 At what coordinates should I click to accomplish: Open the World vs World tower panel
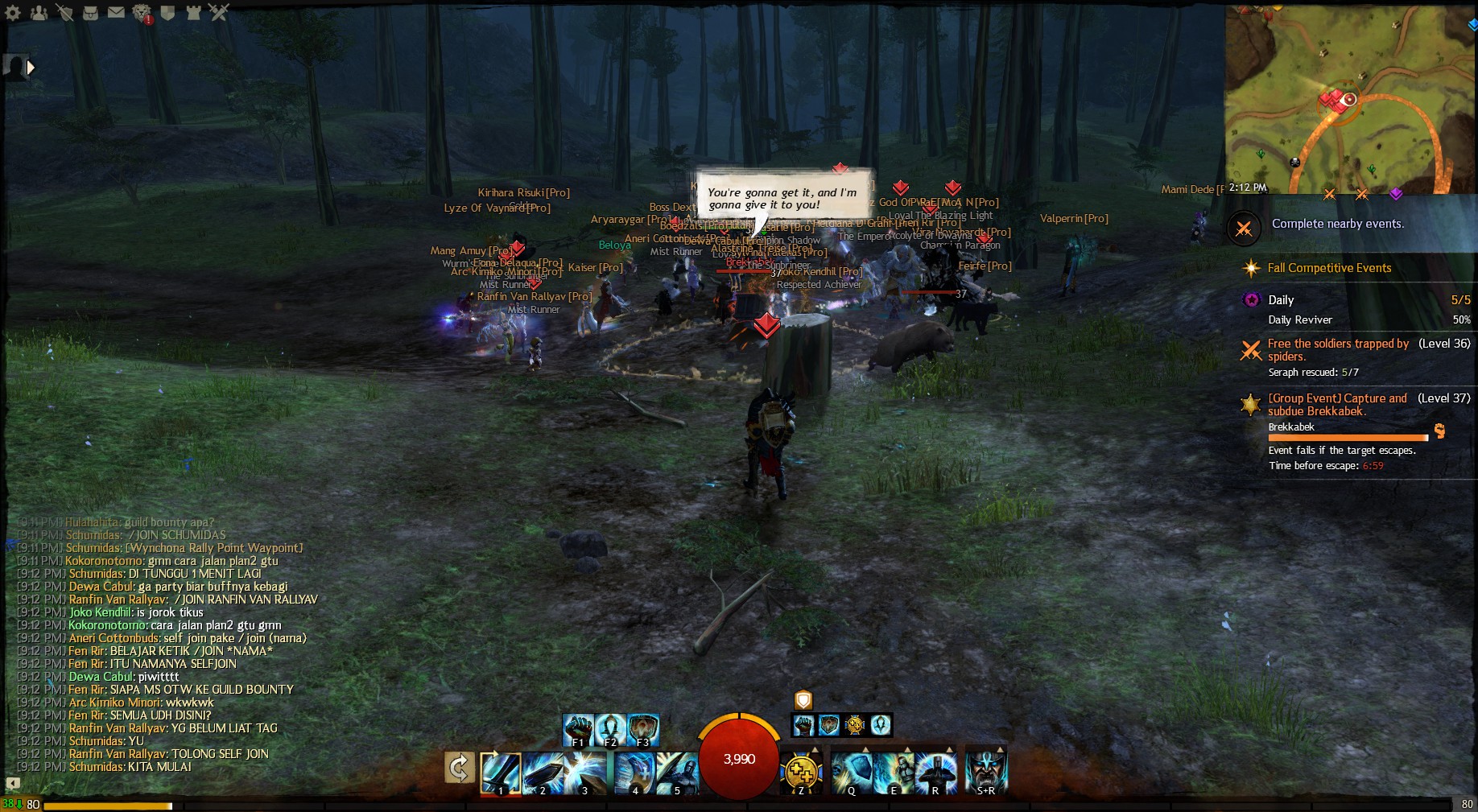point(193,13)
